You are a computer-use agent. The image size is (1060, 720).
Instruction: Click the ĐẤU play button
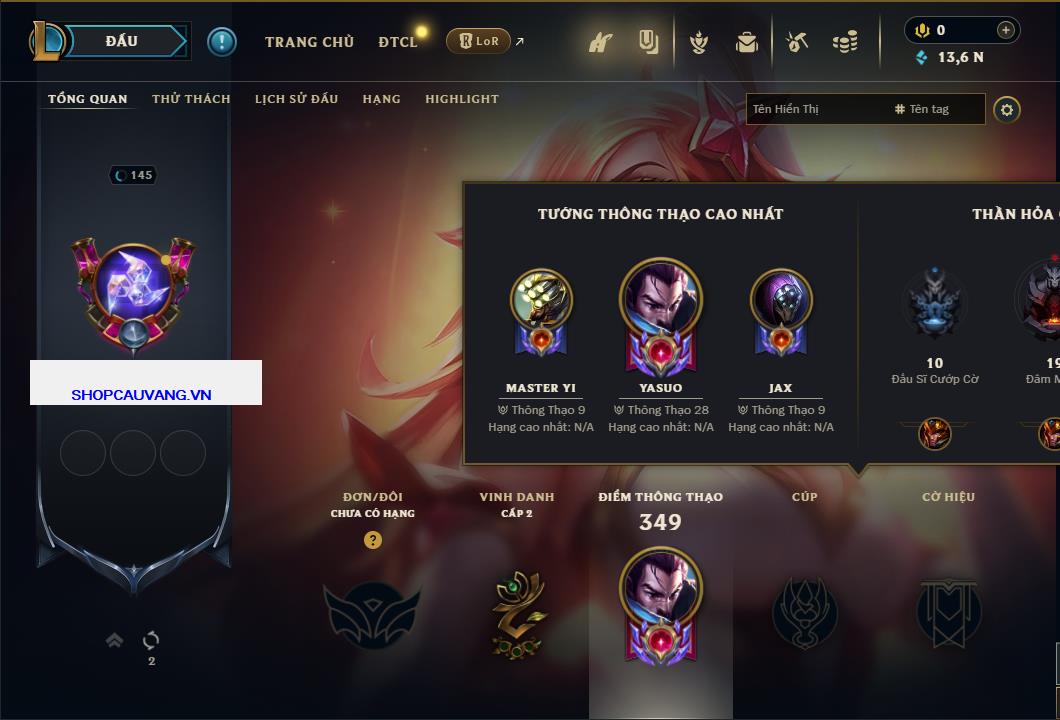coord(122,41)
